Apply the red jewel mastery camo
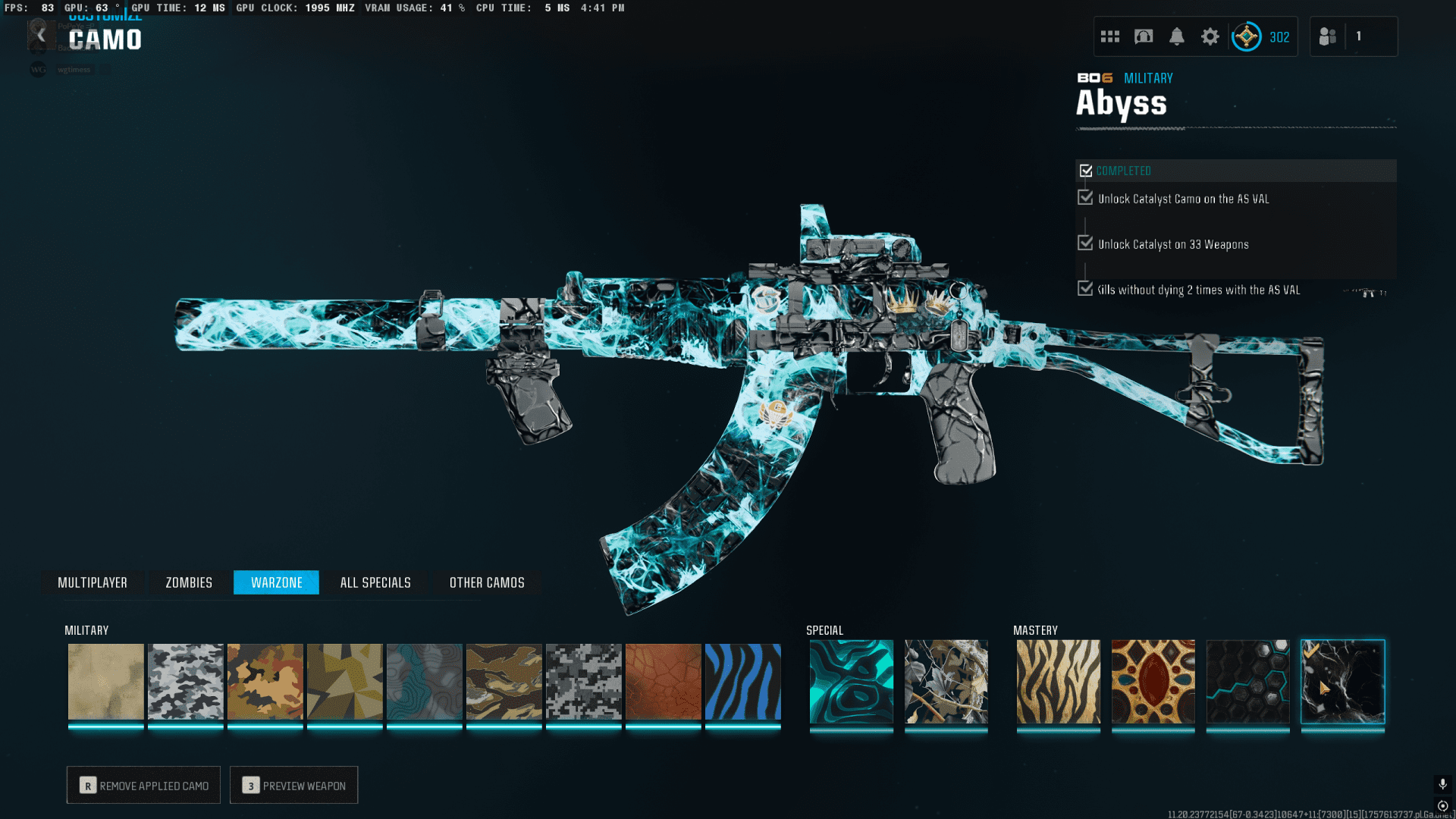Viewport: 1456px width, 819px height. tap(1153, 682)
